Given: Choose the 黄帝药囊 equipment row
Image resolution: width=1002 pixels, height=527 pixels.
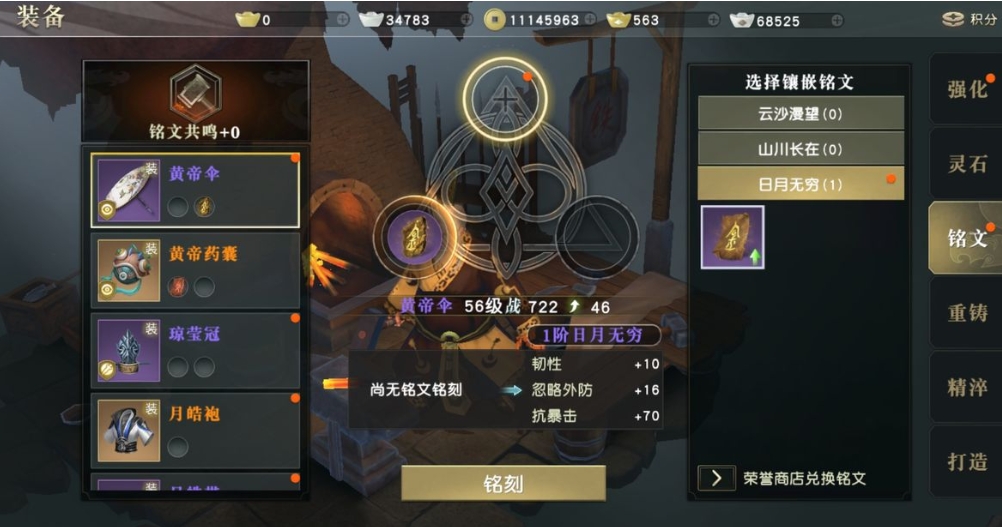Looking at the screenshot, I should 195,271.
